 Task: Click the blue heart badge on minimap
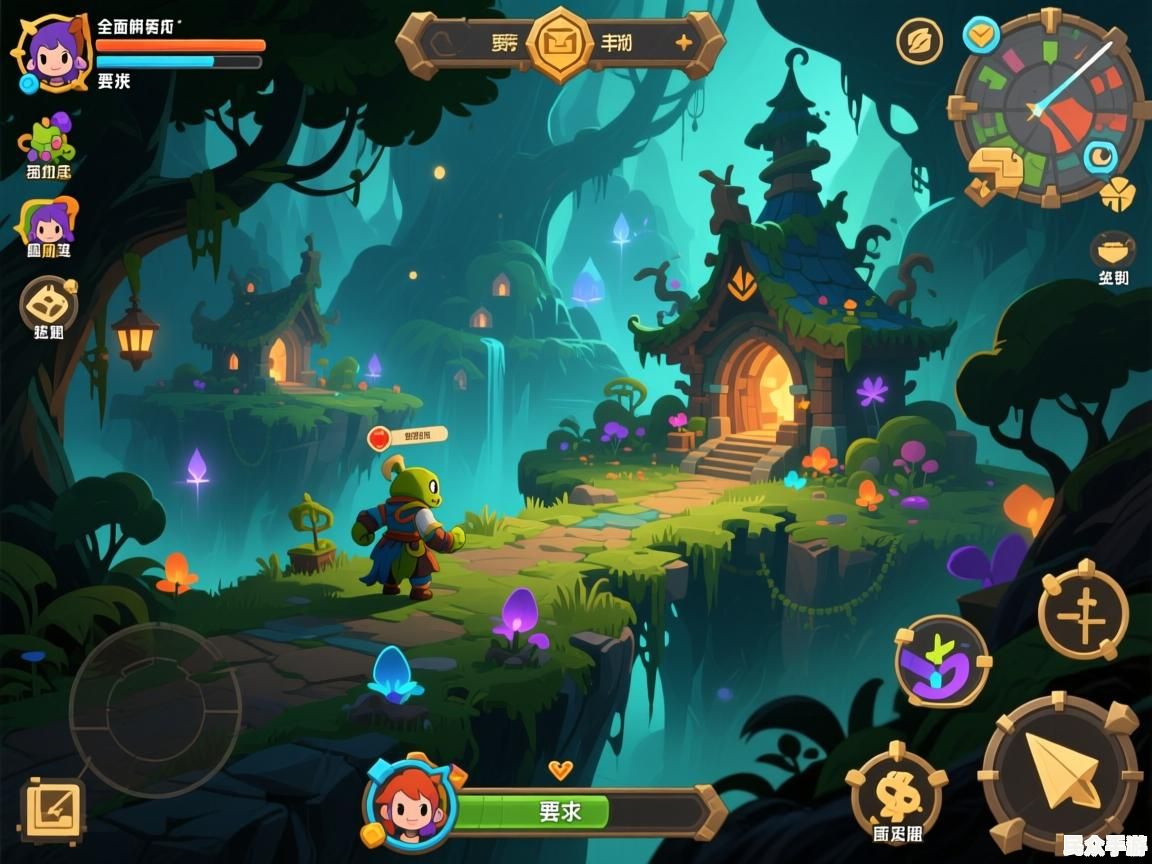point(981,35)
